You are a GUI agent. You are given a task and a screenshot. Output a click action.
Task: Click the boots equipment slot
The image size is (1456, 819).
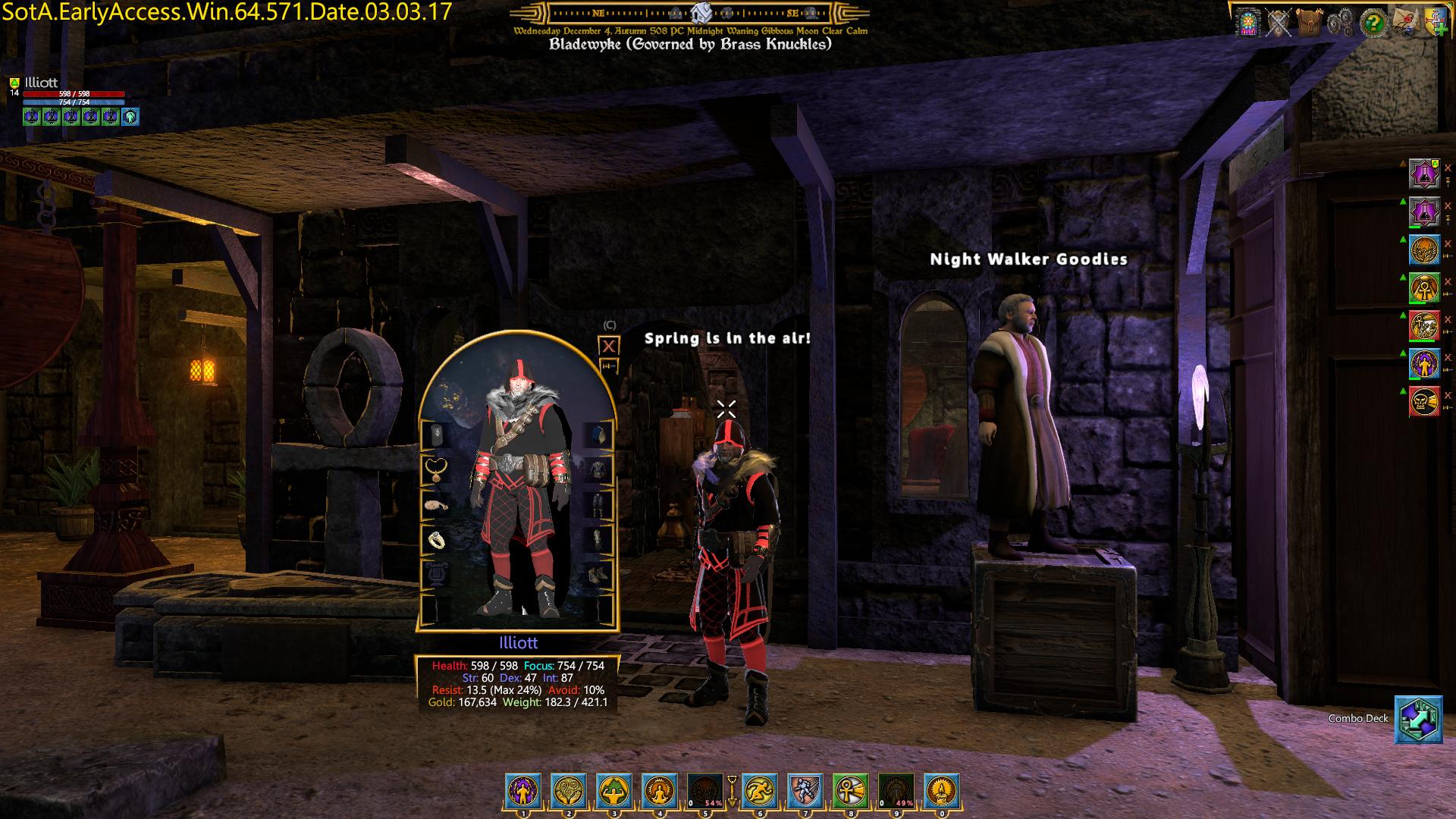coord(599,574)
